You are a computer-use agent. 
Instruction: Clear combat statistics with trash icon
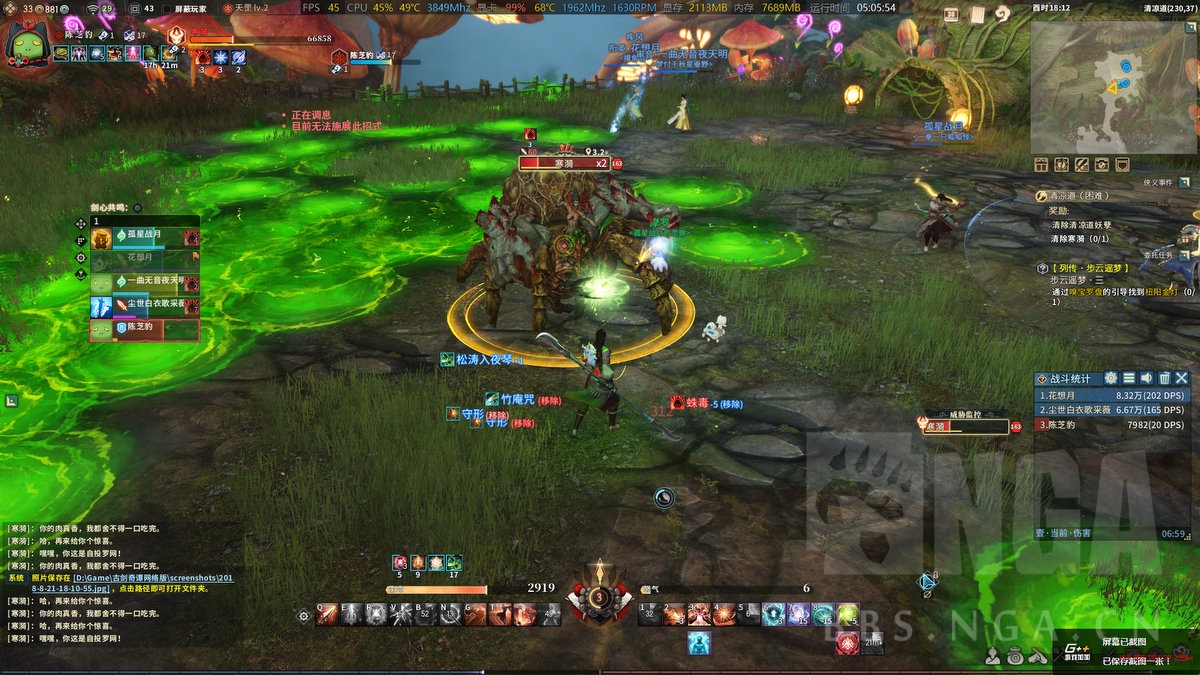(1164, 378)
